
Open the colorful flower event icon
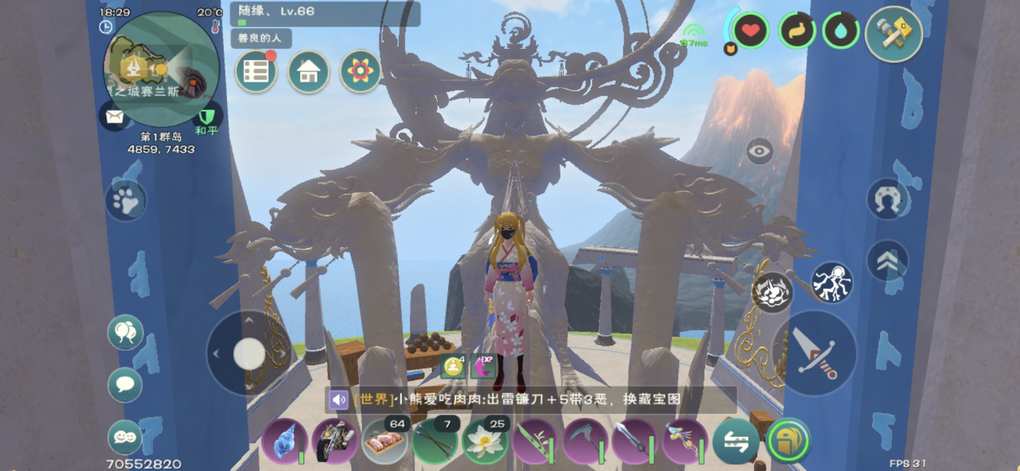pyautogui.click(x=360, y=72)
